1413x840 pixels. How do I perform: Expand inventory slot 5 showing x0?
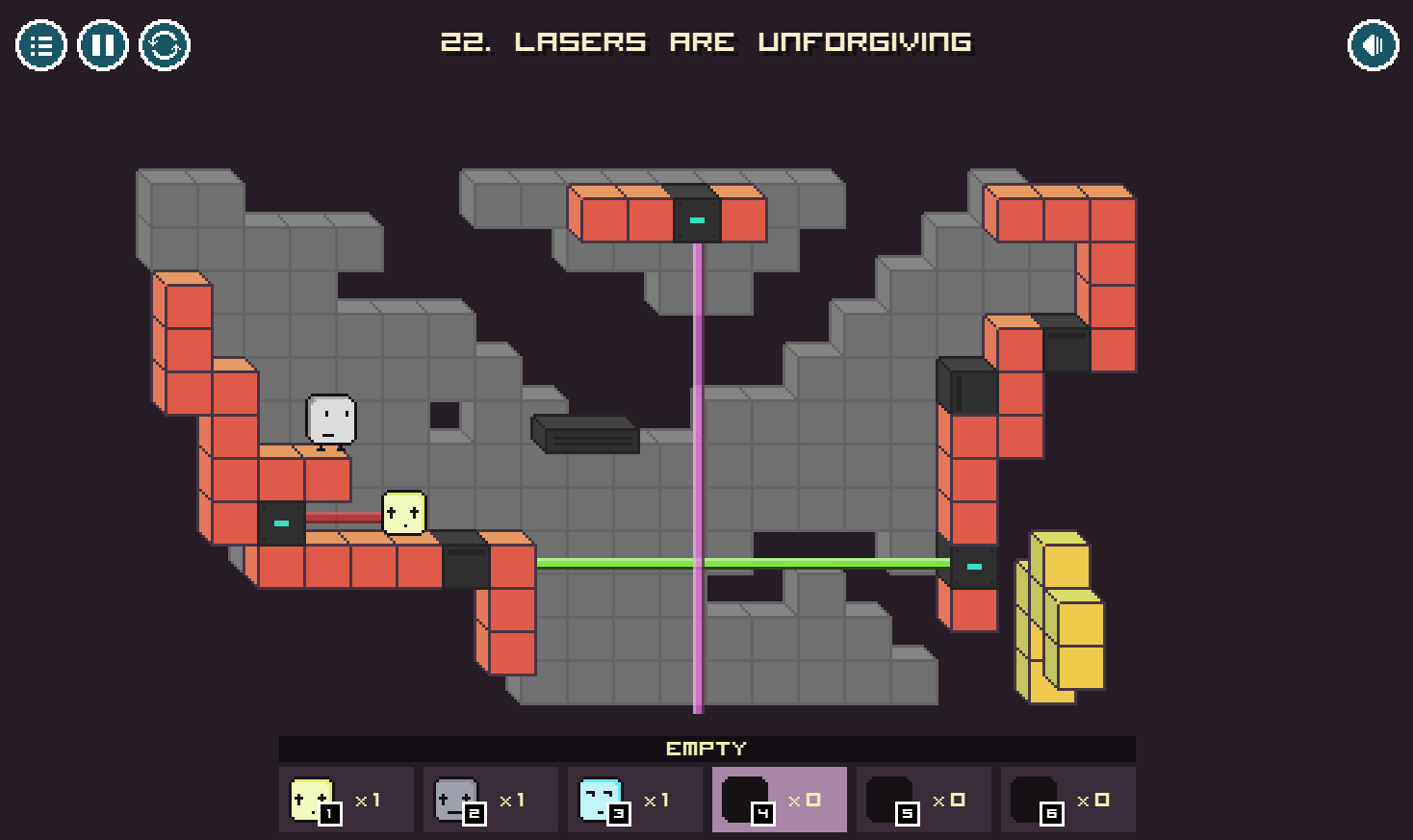[x=923, y=799]
